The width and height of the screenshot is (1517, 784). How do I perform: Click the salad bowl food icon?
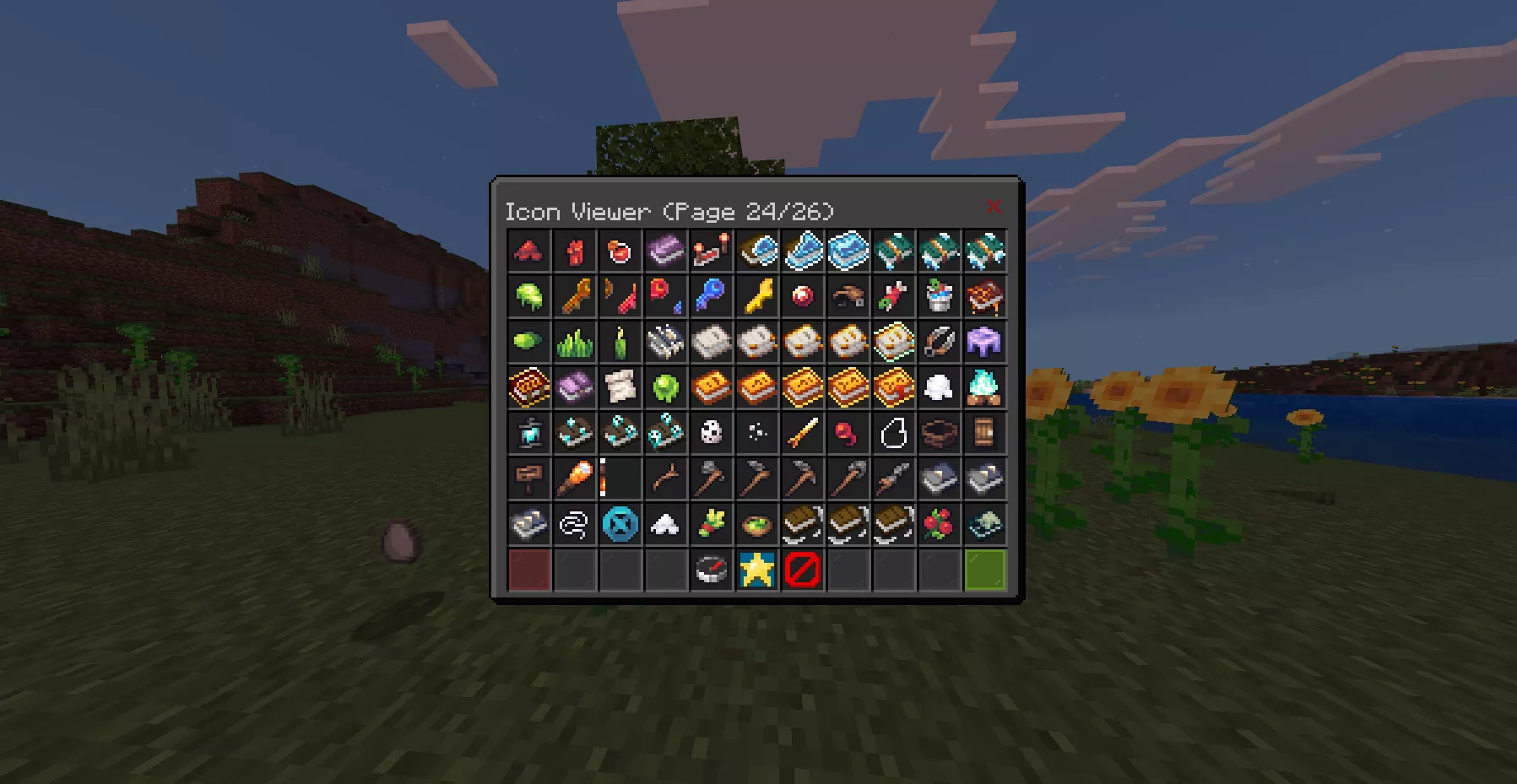tap(757, 524)
